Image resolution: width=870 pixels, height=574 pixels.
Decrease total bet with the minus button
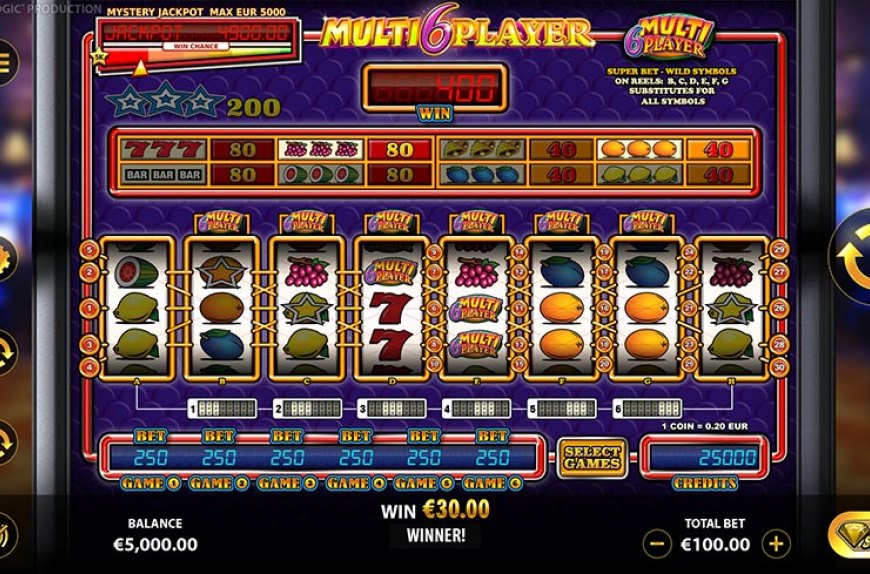(657, 544)
